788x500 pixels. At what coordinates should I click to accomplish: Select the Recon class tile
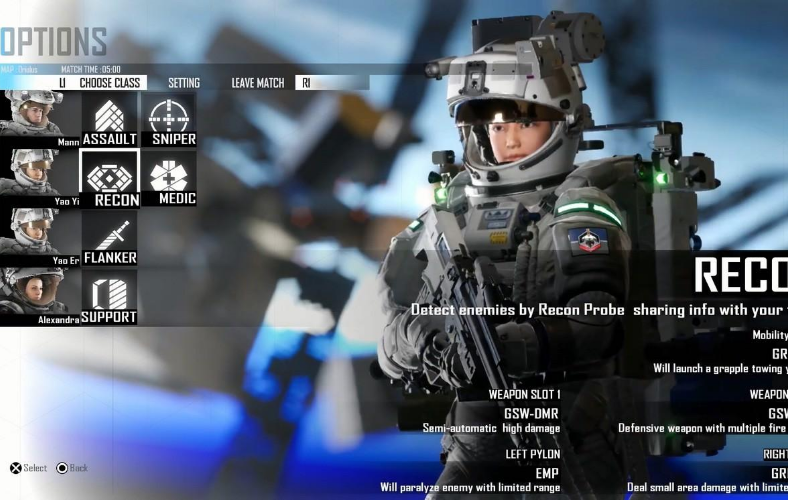109,180
